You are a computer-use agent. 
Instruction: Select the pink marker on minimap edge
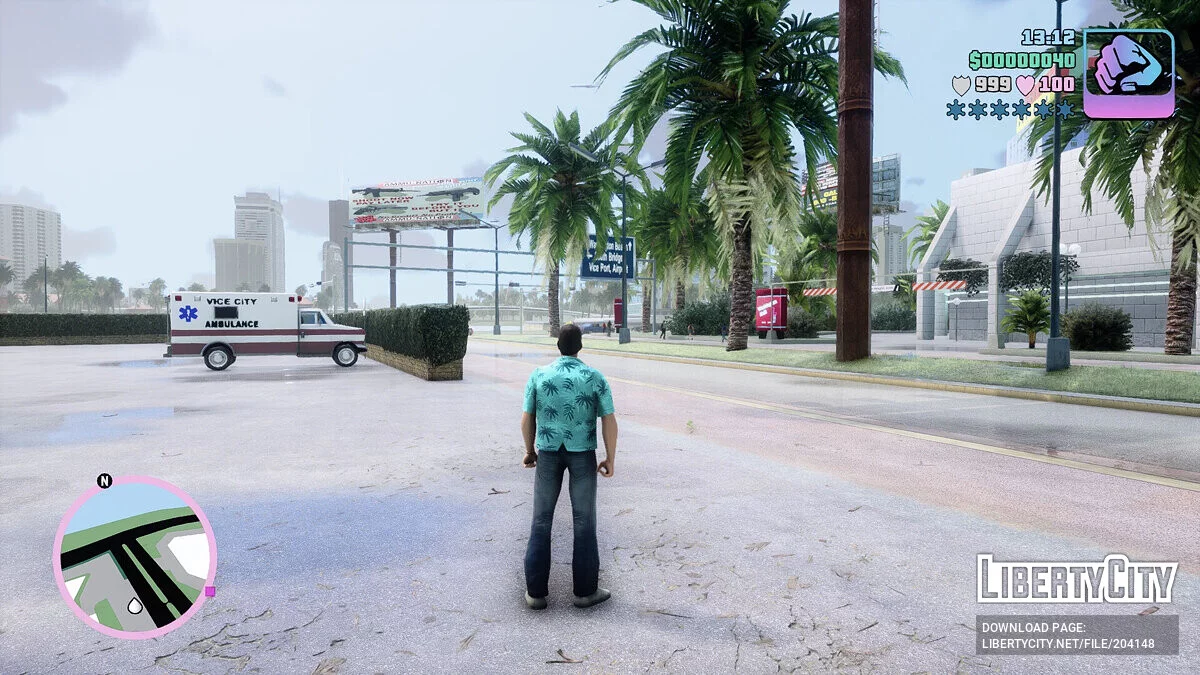pos(209,591)
